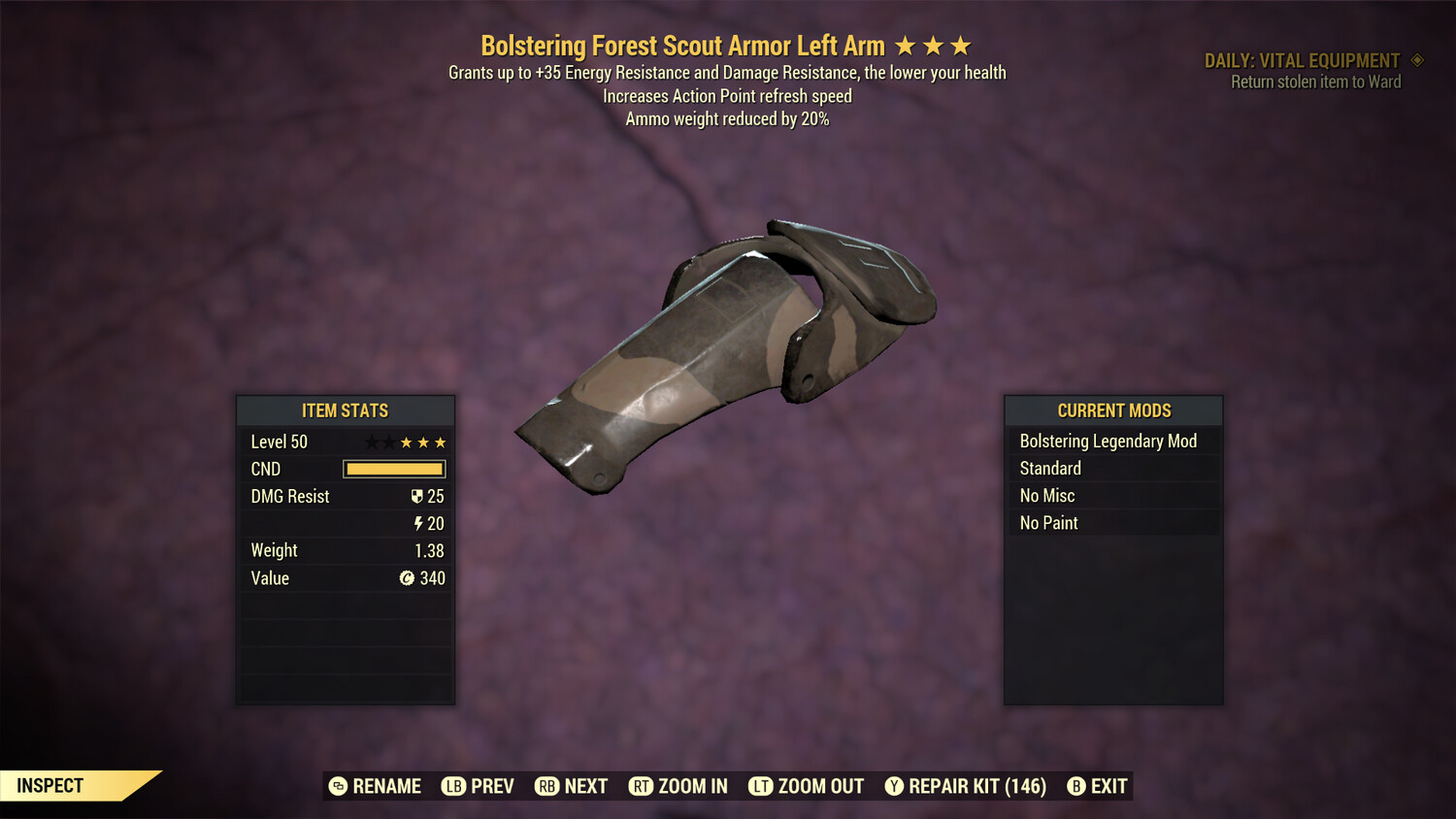Select the energy bolt resistance icon
1456x819 pixels.
point(419,523)
